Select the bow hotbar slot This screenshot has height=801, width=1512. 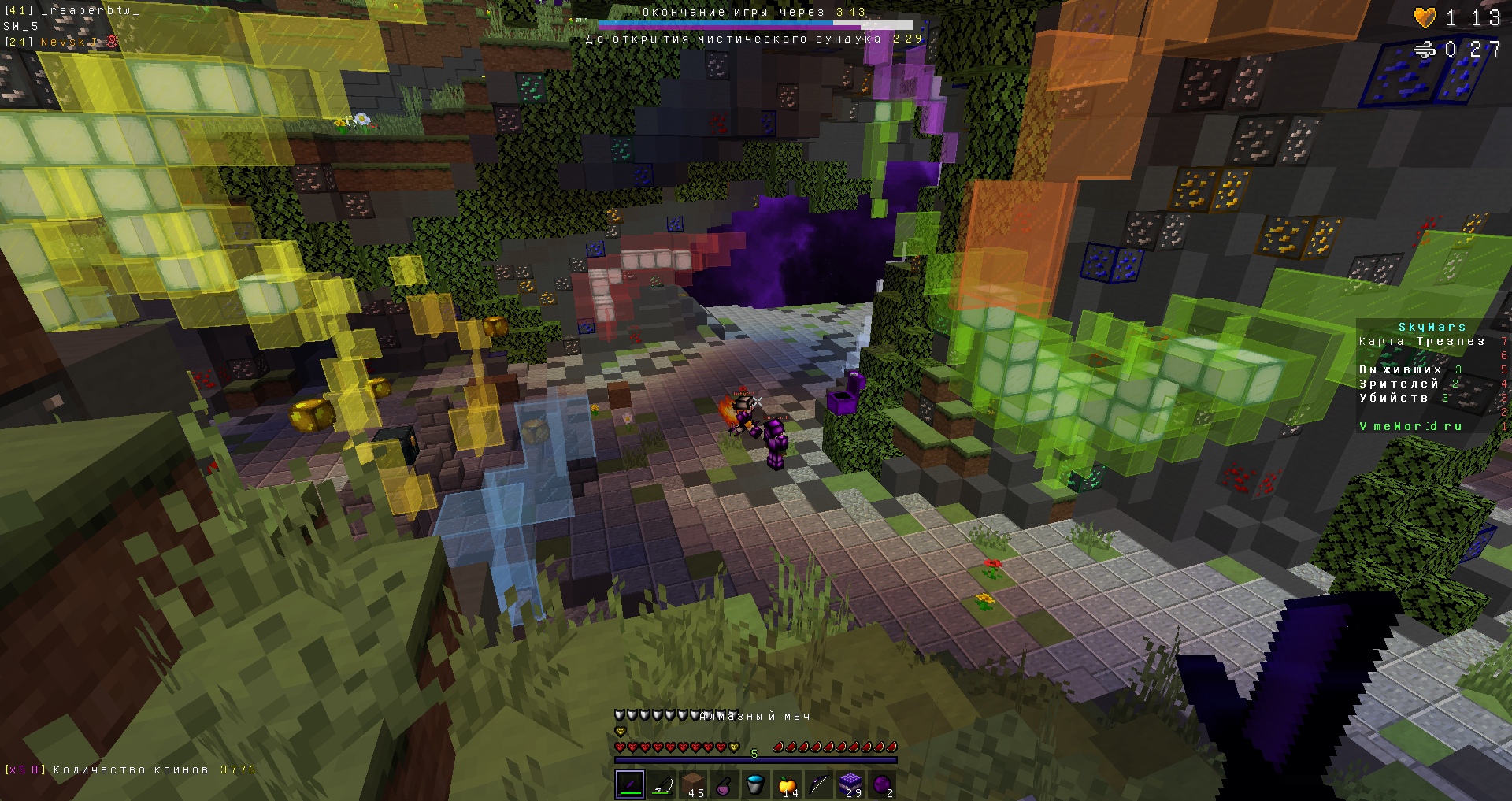coord(819,784)
